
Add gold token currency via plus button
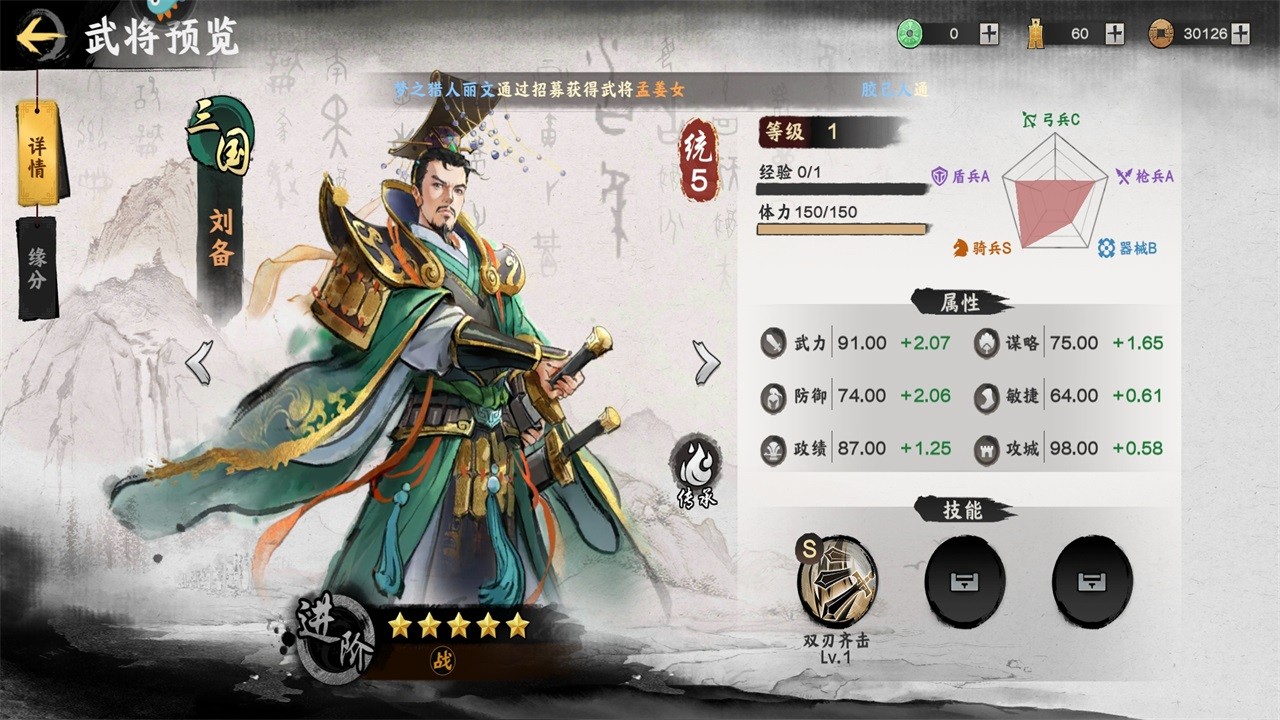1115,34
